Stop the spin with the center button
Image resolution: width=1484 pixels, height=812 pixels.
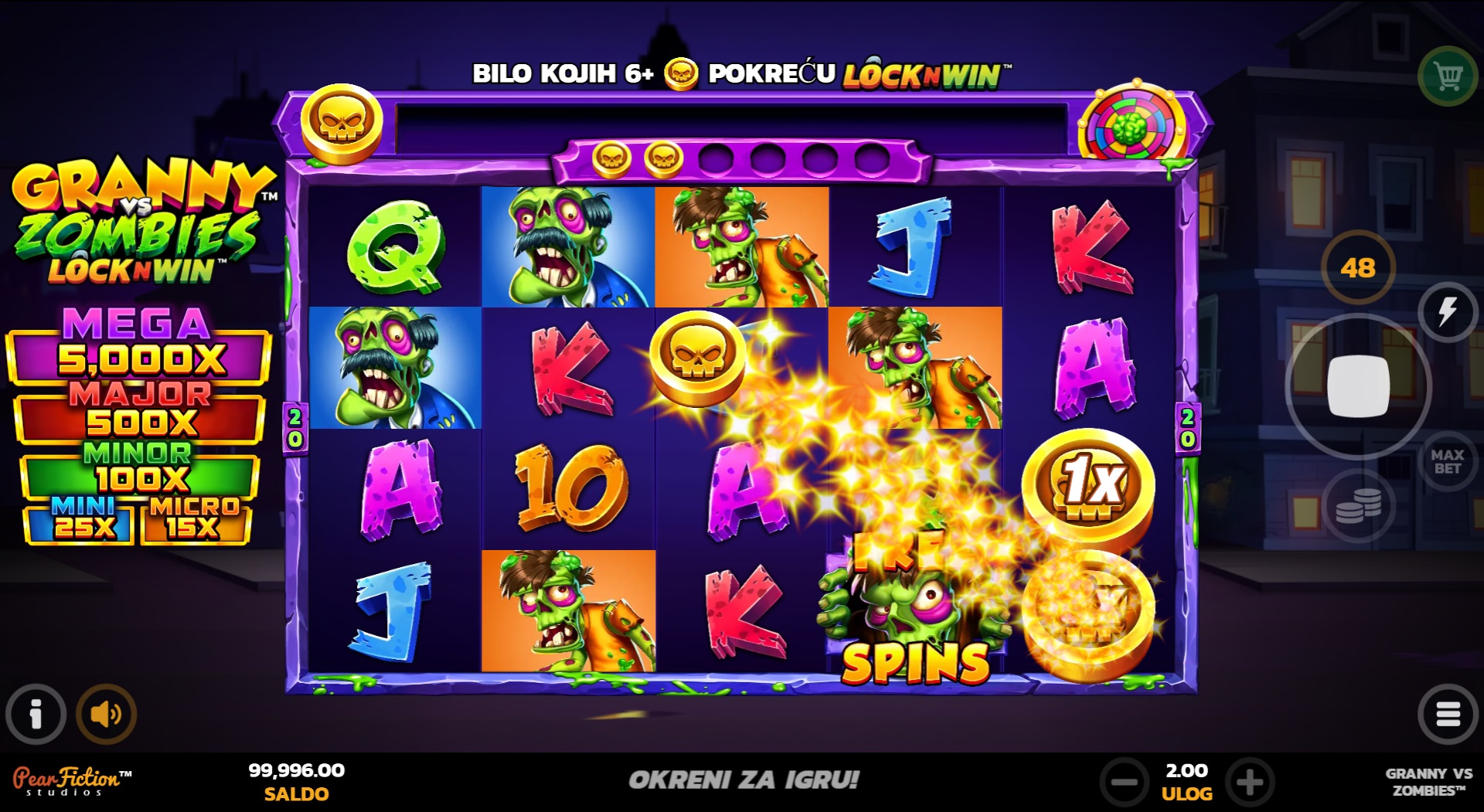point(1357,386)
